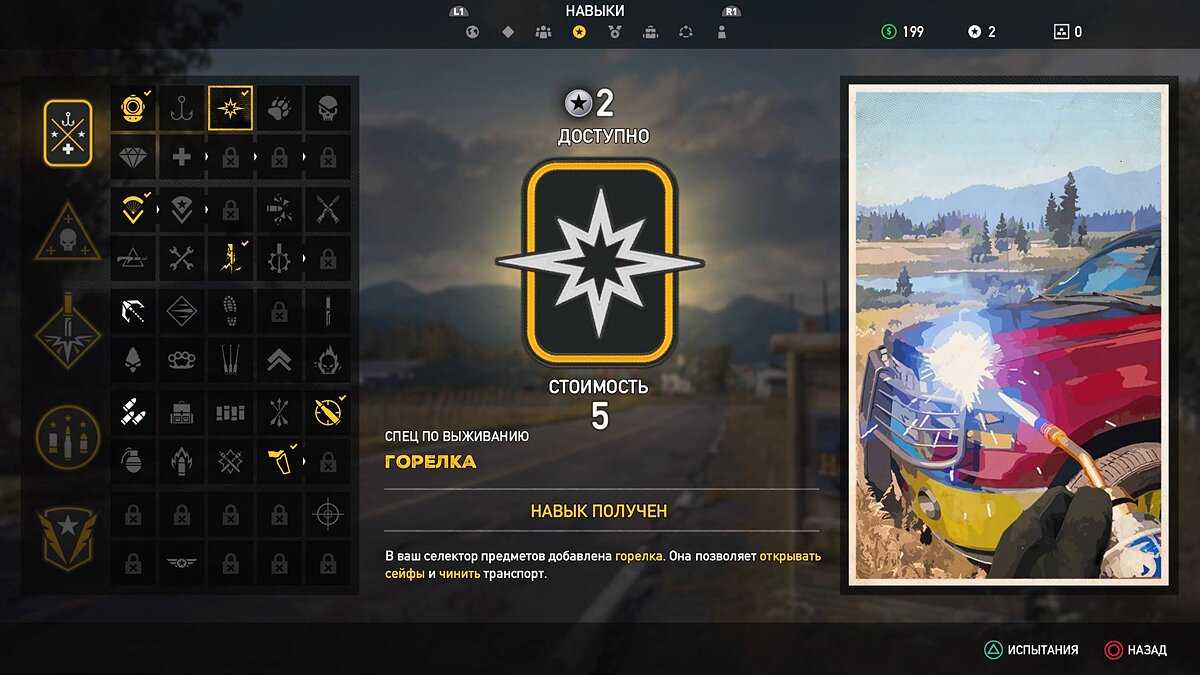
Task: Select the backpack skill icon
Action: [x=181, y=412]
